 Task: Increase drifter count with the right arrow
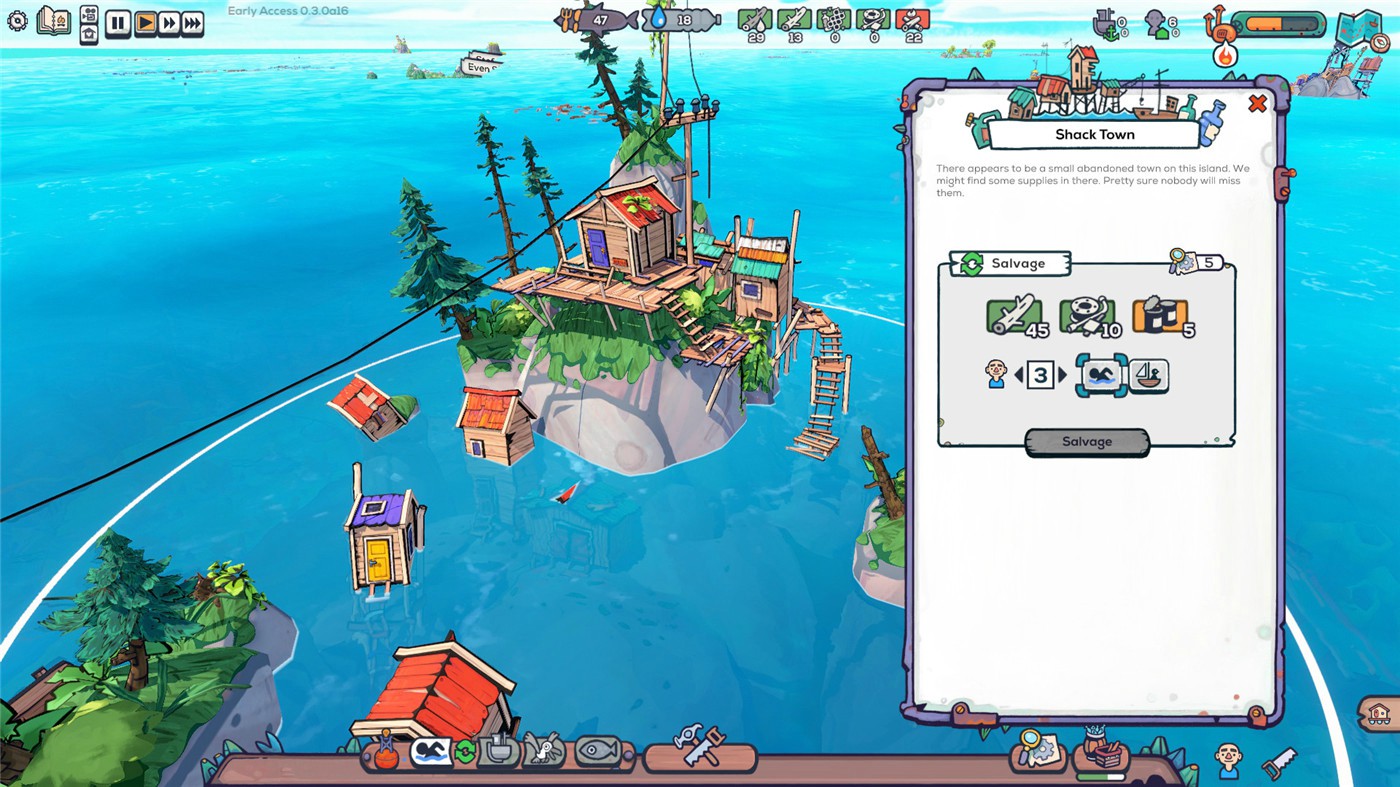[x=1063, y=375]
